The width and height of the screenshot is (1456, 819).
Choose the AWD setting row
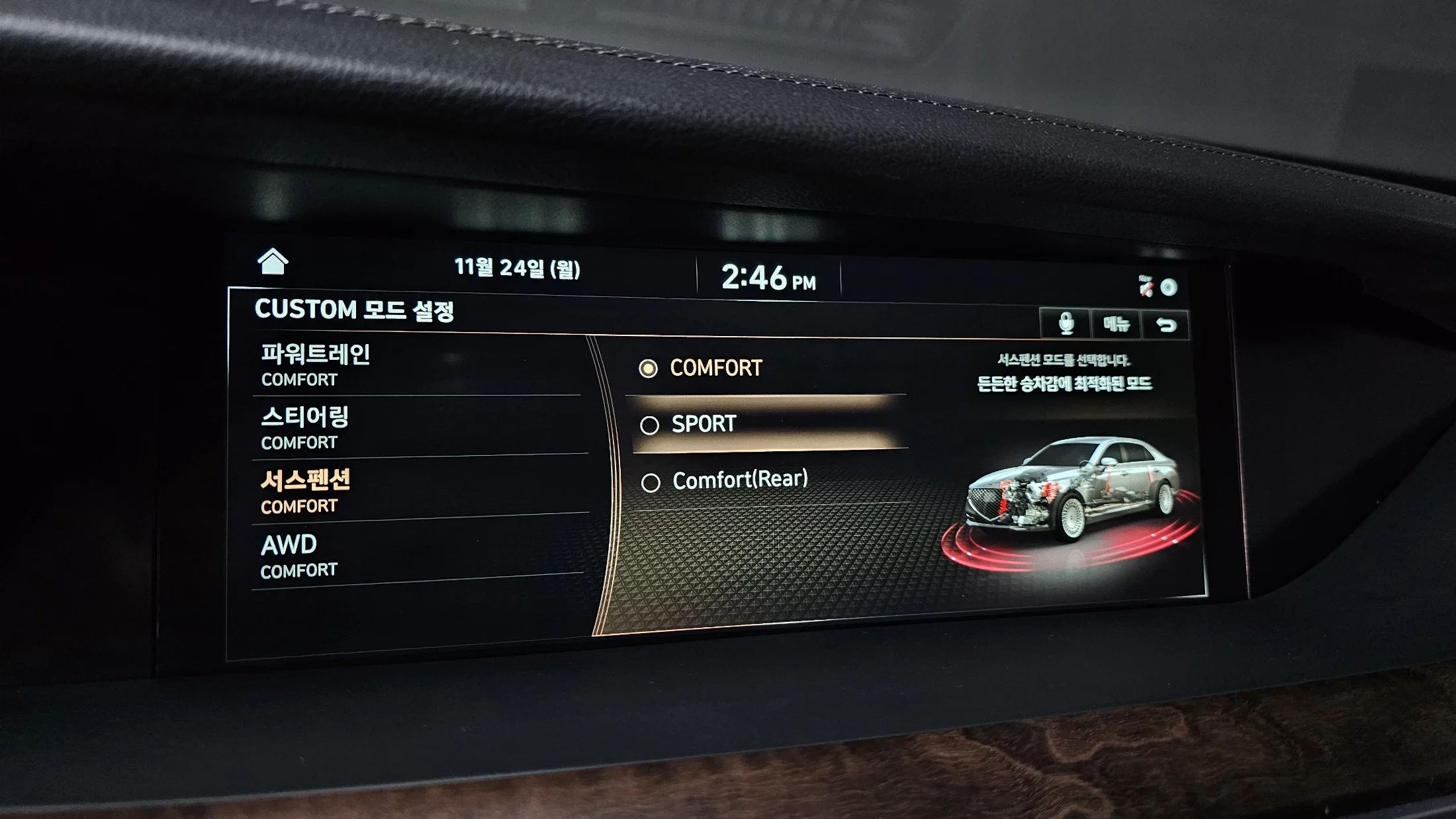417,555
